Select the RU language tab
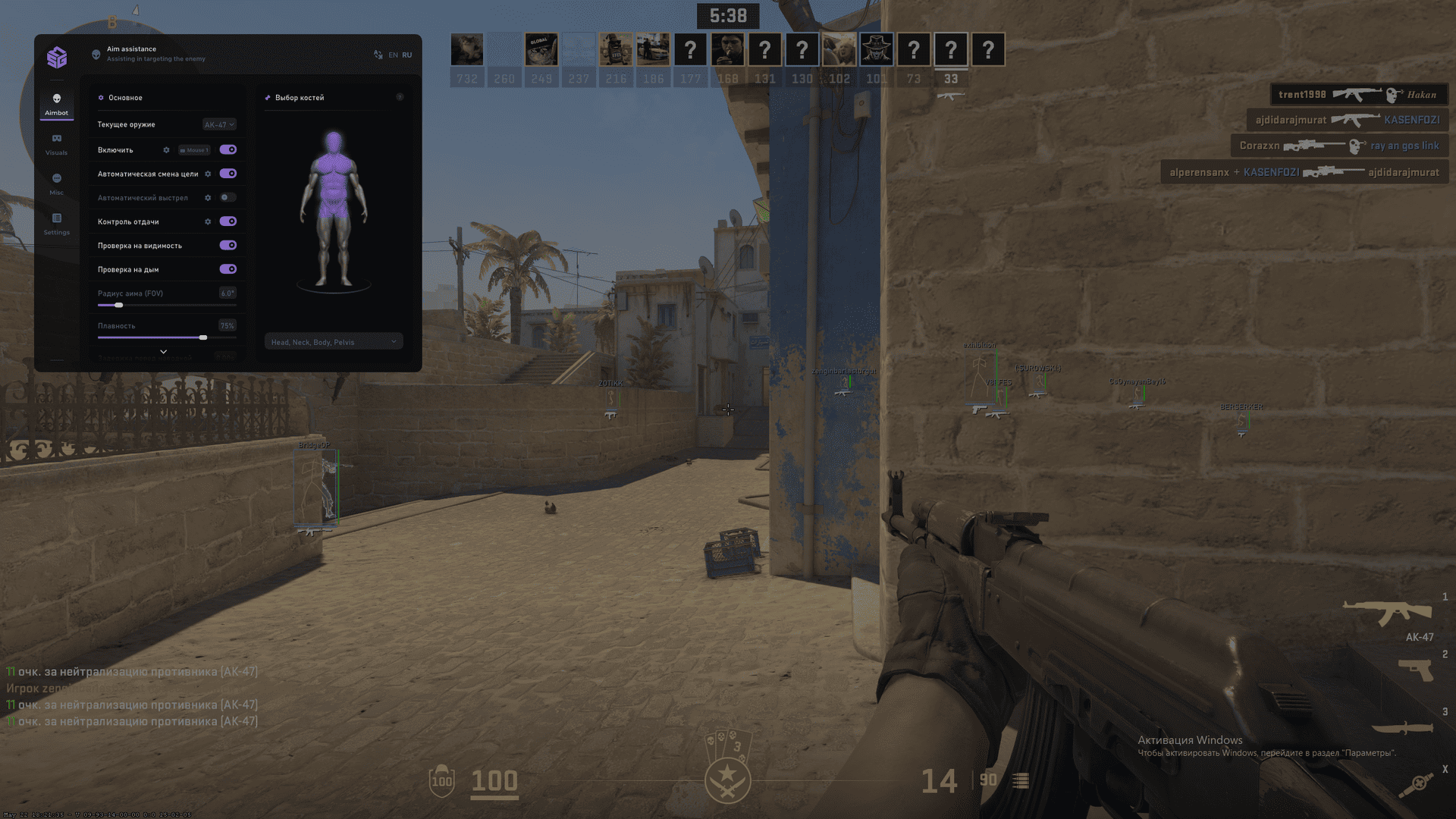The image size is (1456, 819). pyautogui.click(x=407, y=55)
